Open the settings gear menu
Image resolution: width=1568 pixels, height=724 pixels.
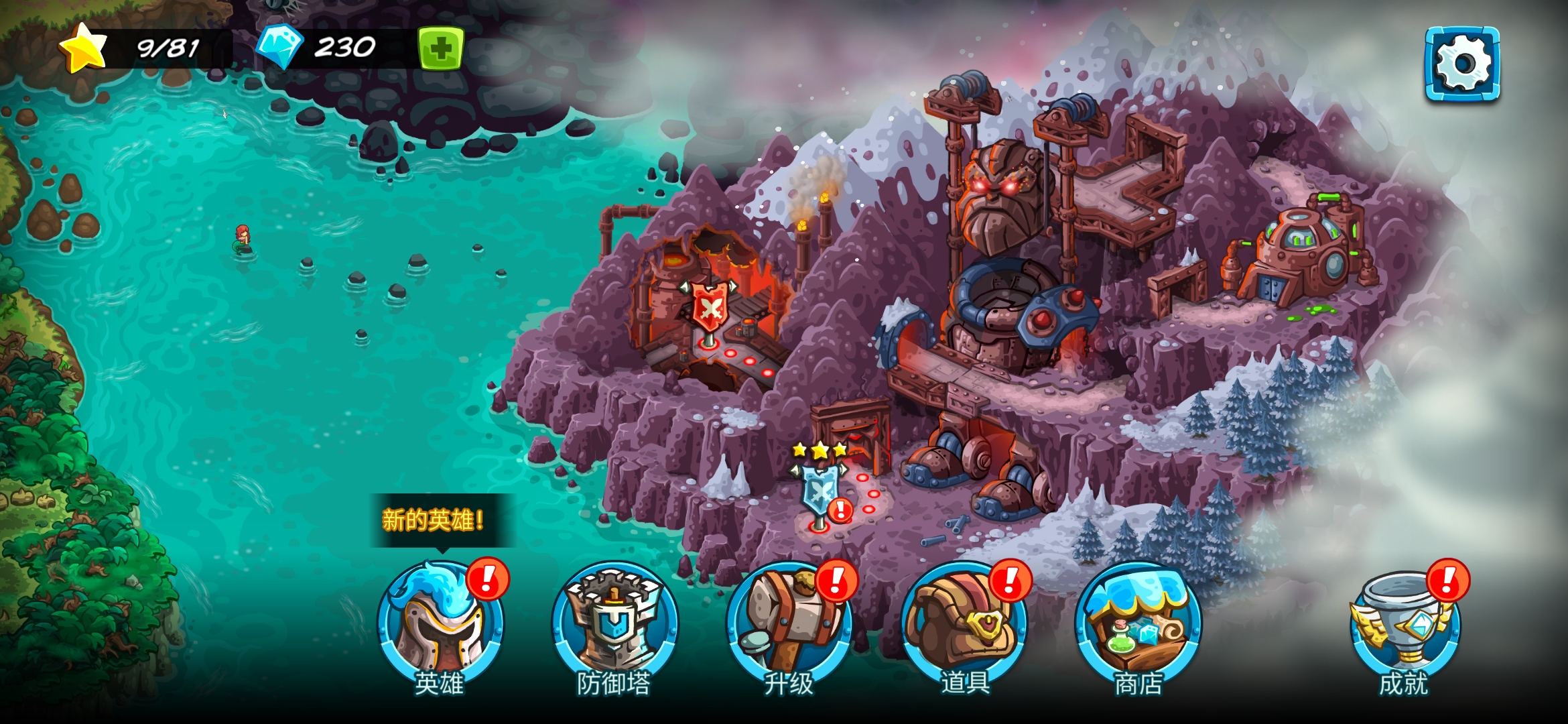pyautogui.click(x=1462, y=64)
